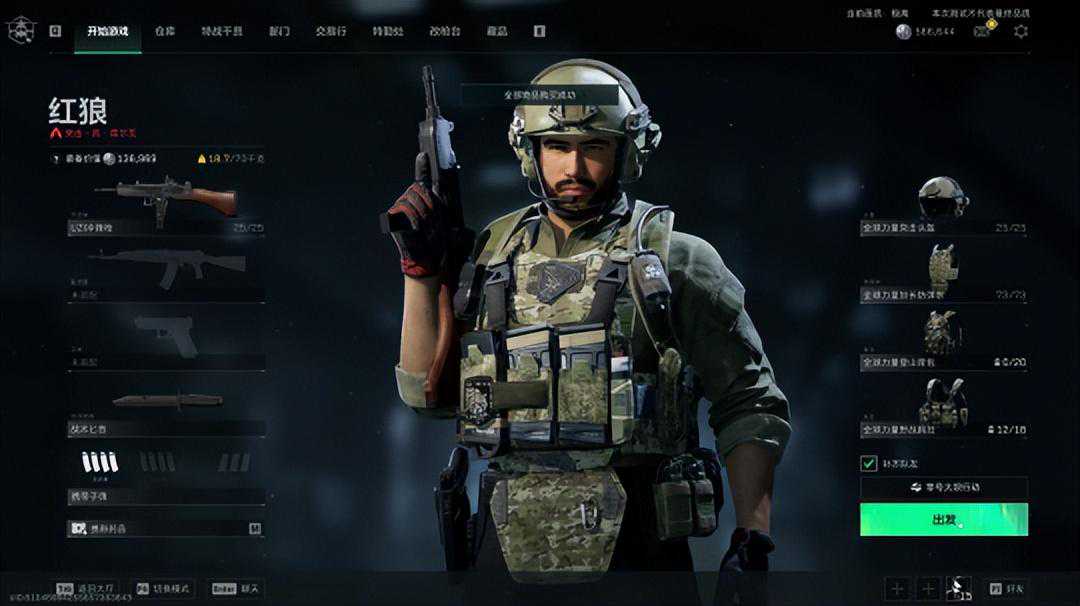Open the 特战干员 operators tab
Image resolution: width=1080 pixels, height=606 pixels.
[x=221, y=31]
